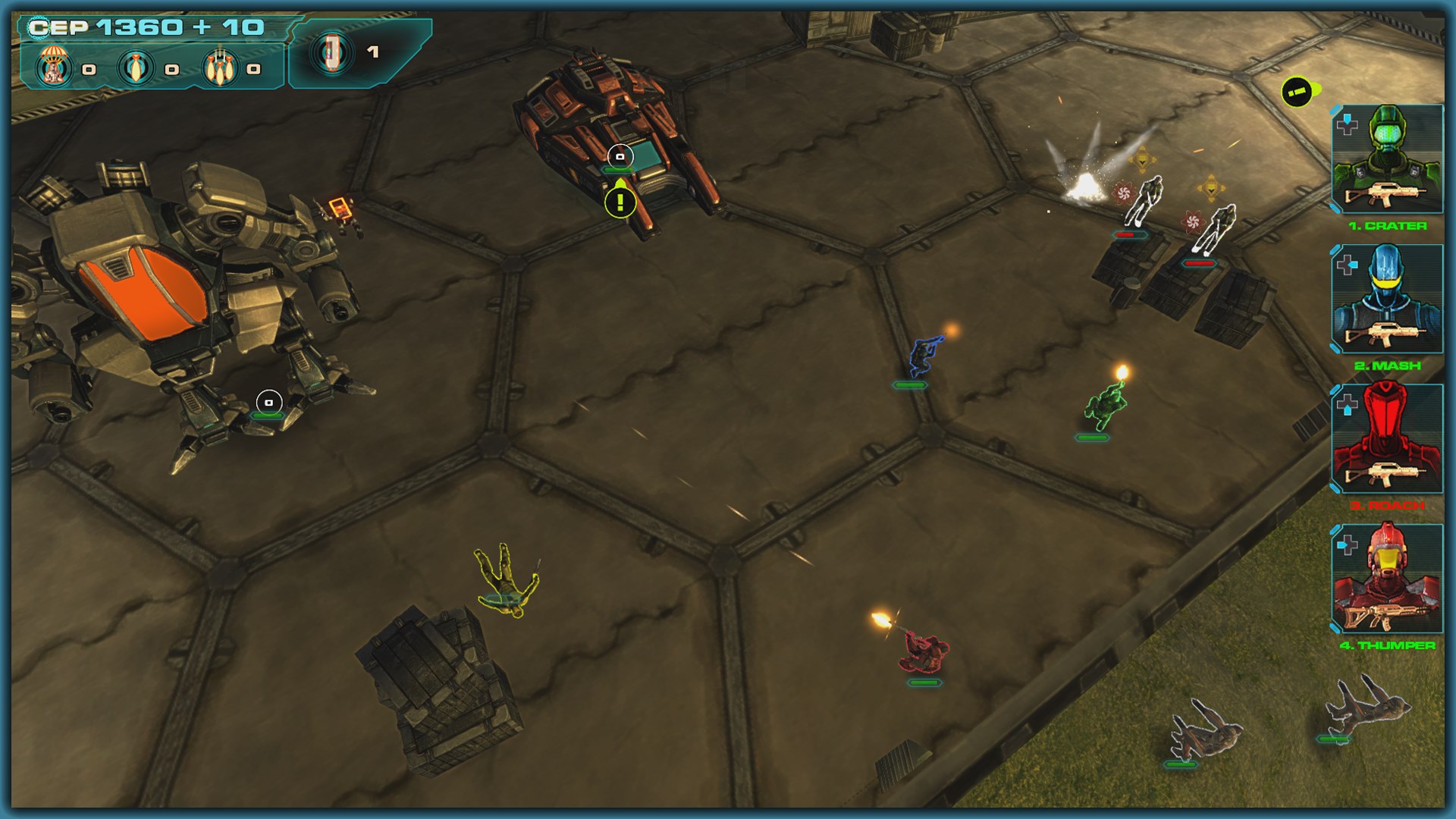This screenshot has width=1456, height=819.
Task: Click the yellow goggles indicator near the map corner
Action: point(1298,90)
